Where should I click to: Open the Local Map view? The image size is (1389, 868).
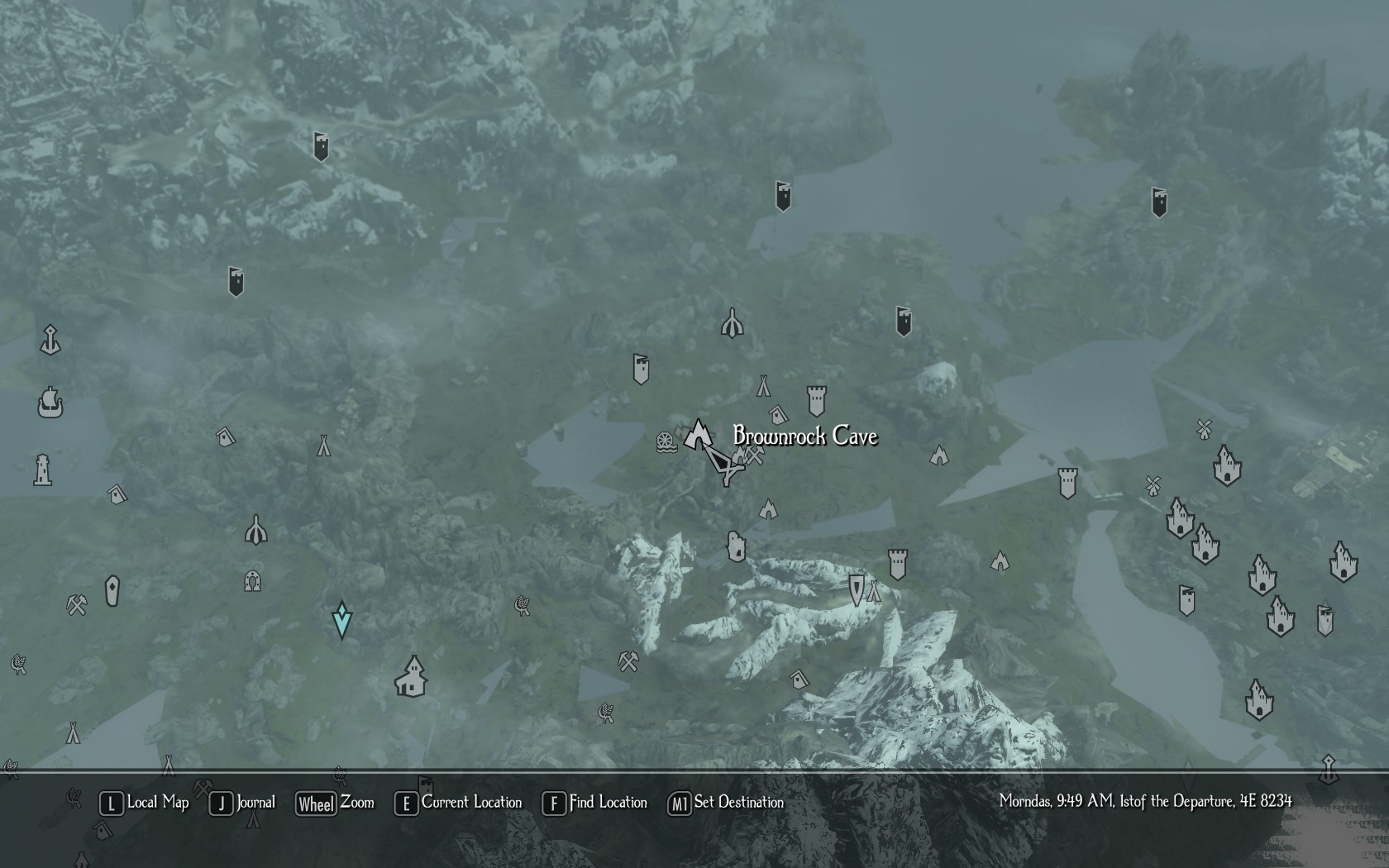pos(145,803)
